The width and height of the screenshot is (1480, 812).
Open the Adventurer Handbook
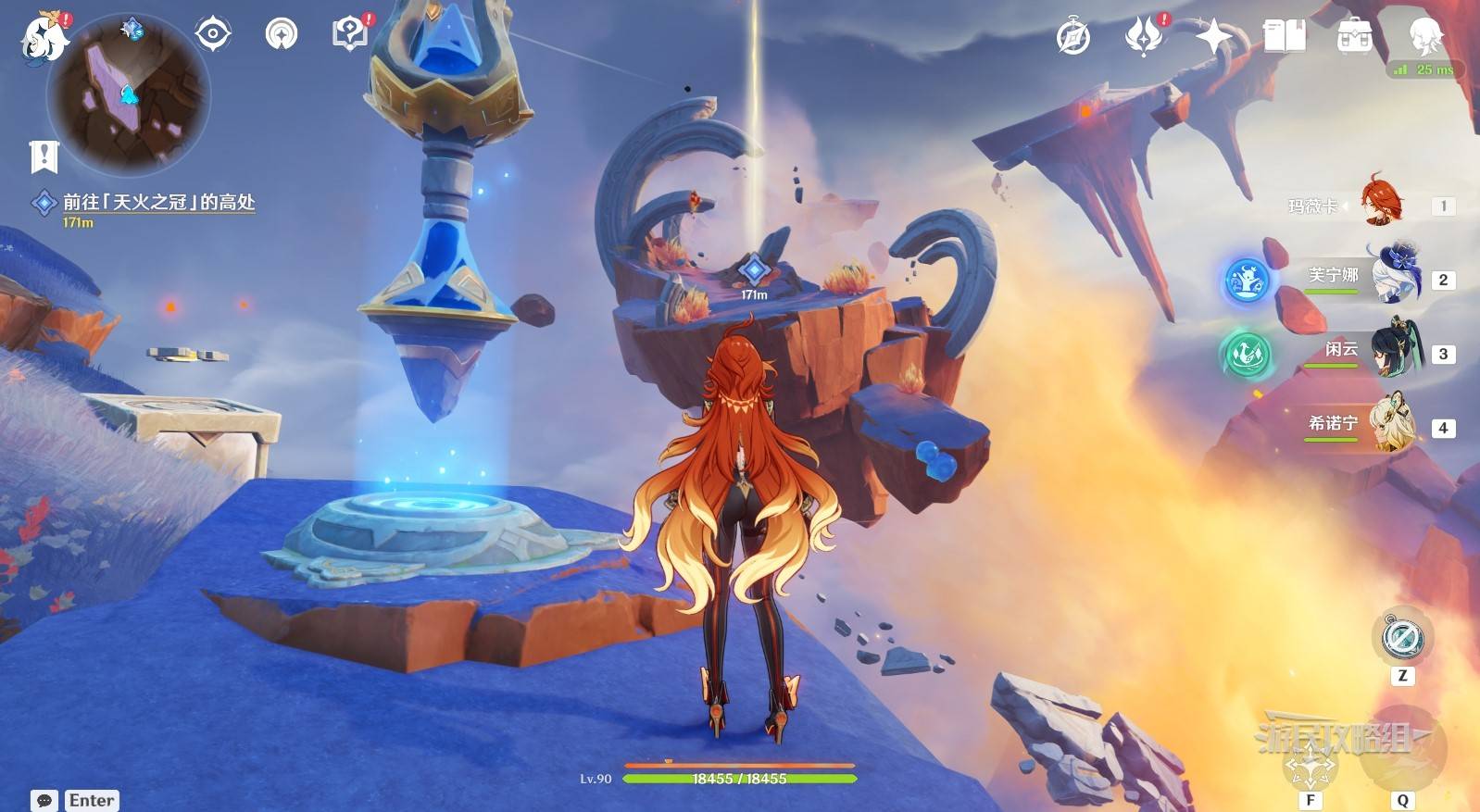1284,37
